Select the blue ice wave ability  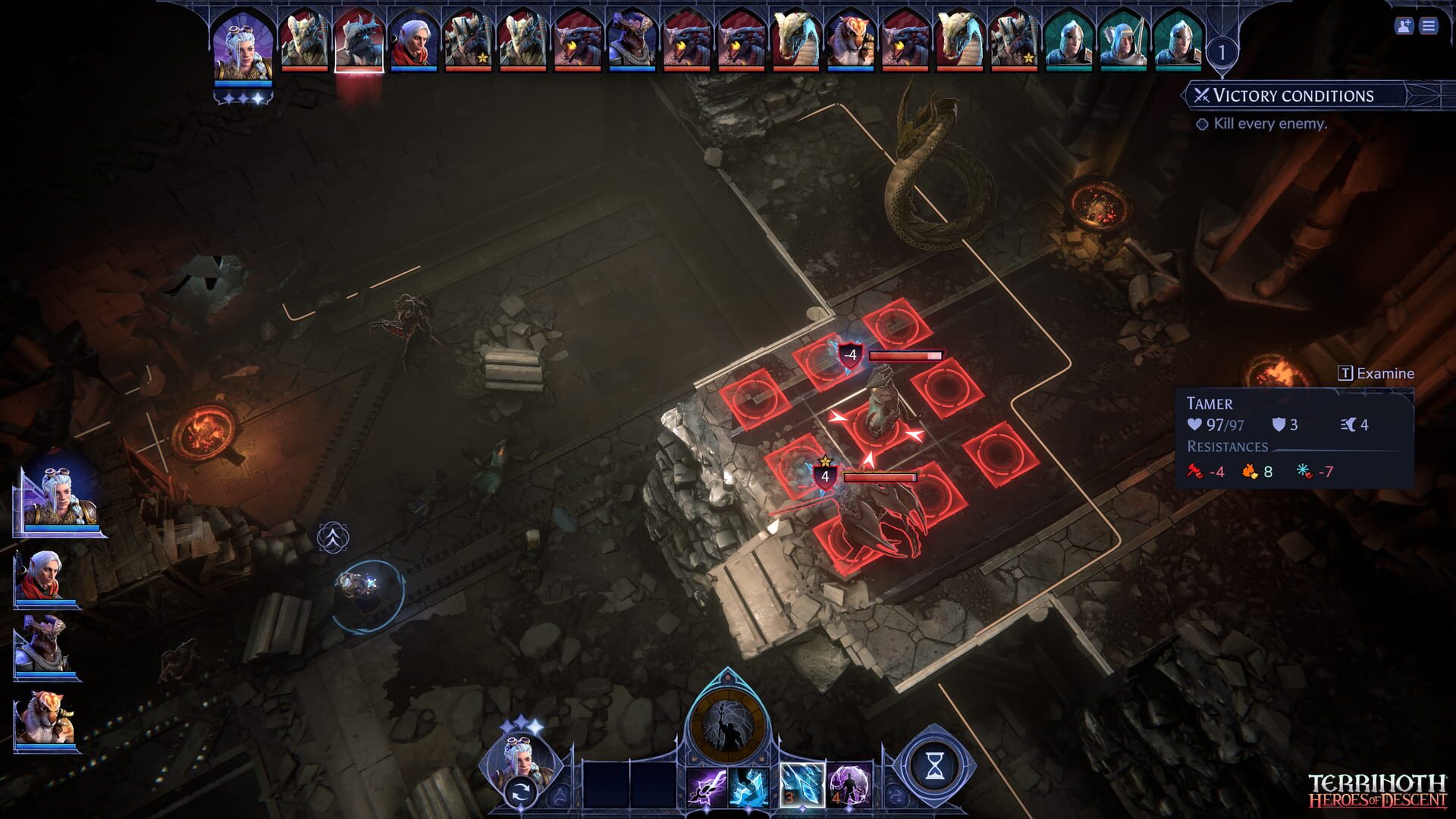point(748,787)
